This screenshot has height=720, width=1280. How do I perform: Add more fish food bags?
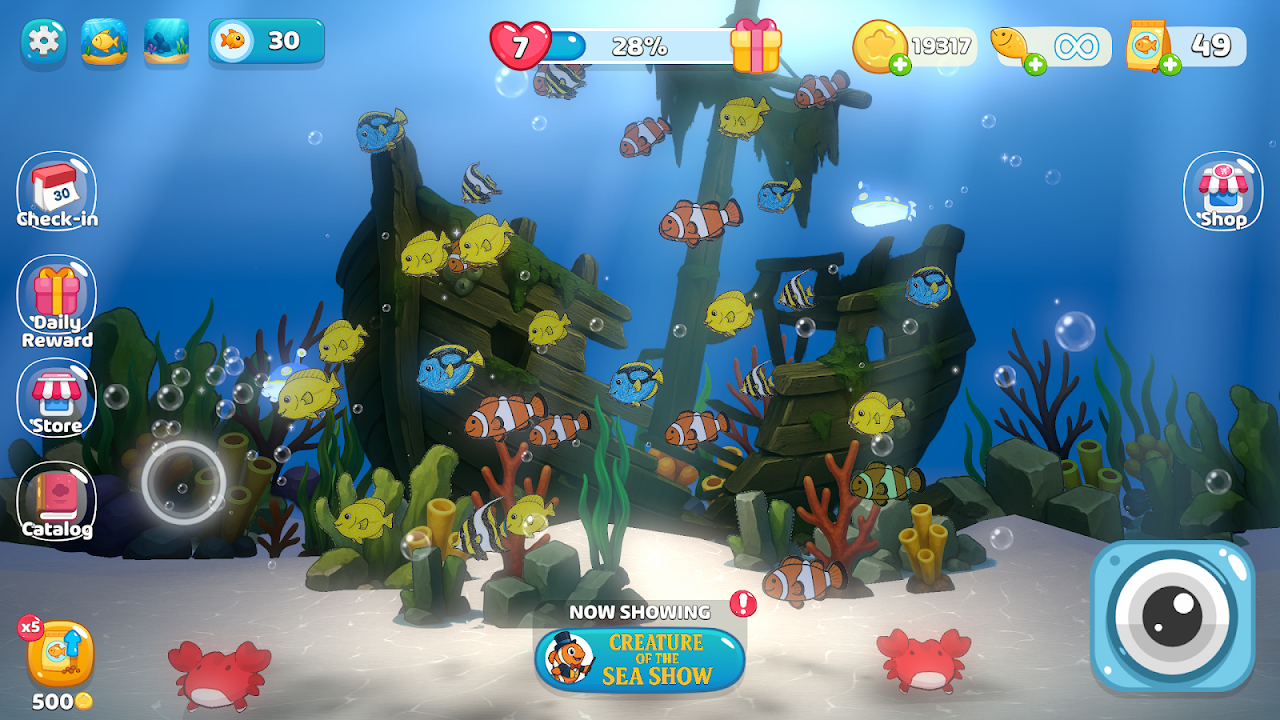tap(1170, 66)
